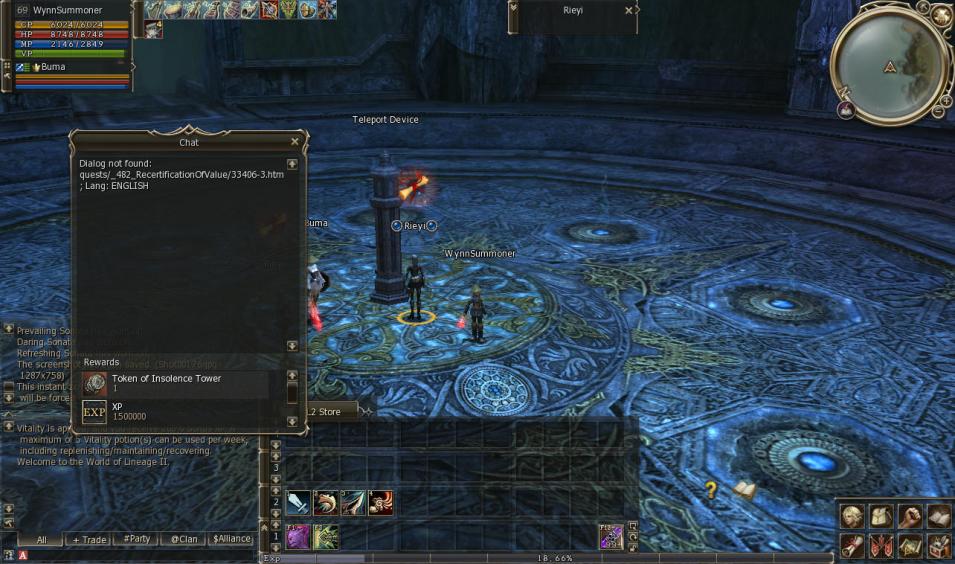
Task: Select the @Clan chat tab
Action: point(184,539)
